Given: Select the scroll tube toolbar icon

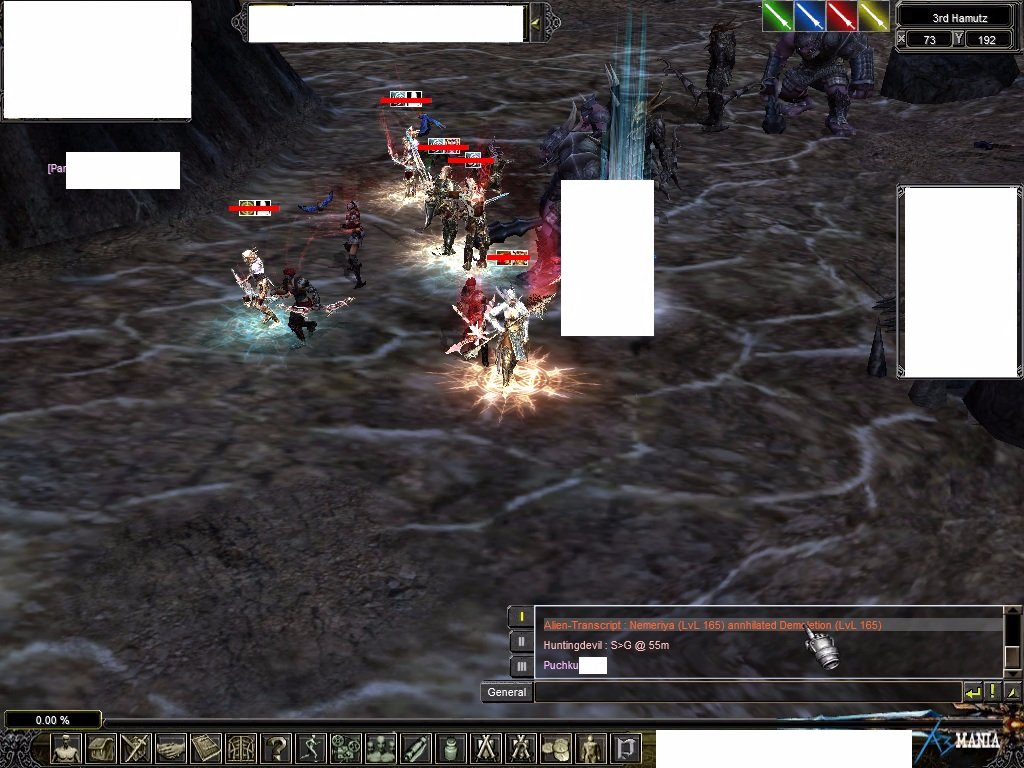Looking at the screenshot, I should pyautogui.click(x=416, y=748).
